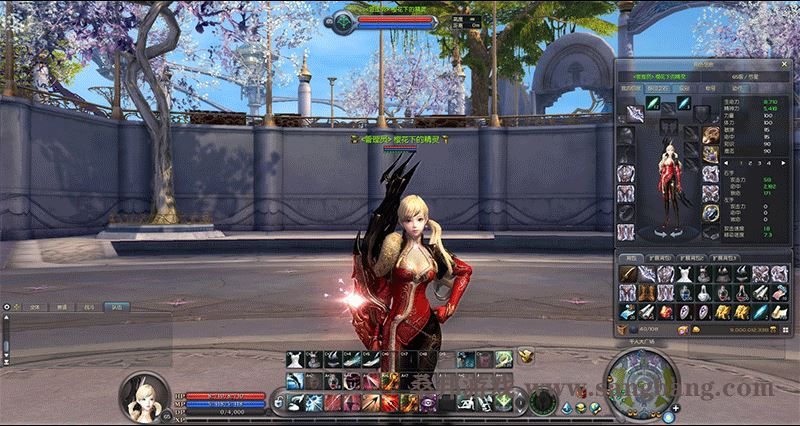Select the curved bow item in inventory
Screen dimensions: 800x426
click(x=627, y=274)
